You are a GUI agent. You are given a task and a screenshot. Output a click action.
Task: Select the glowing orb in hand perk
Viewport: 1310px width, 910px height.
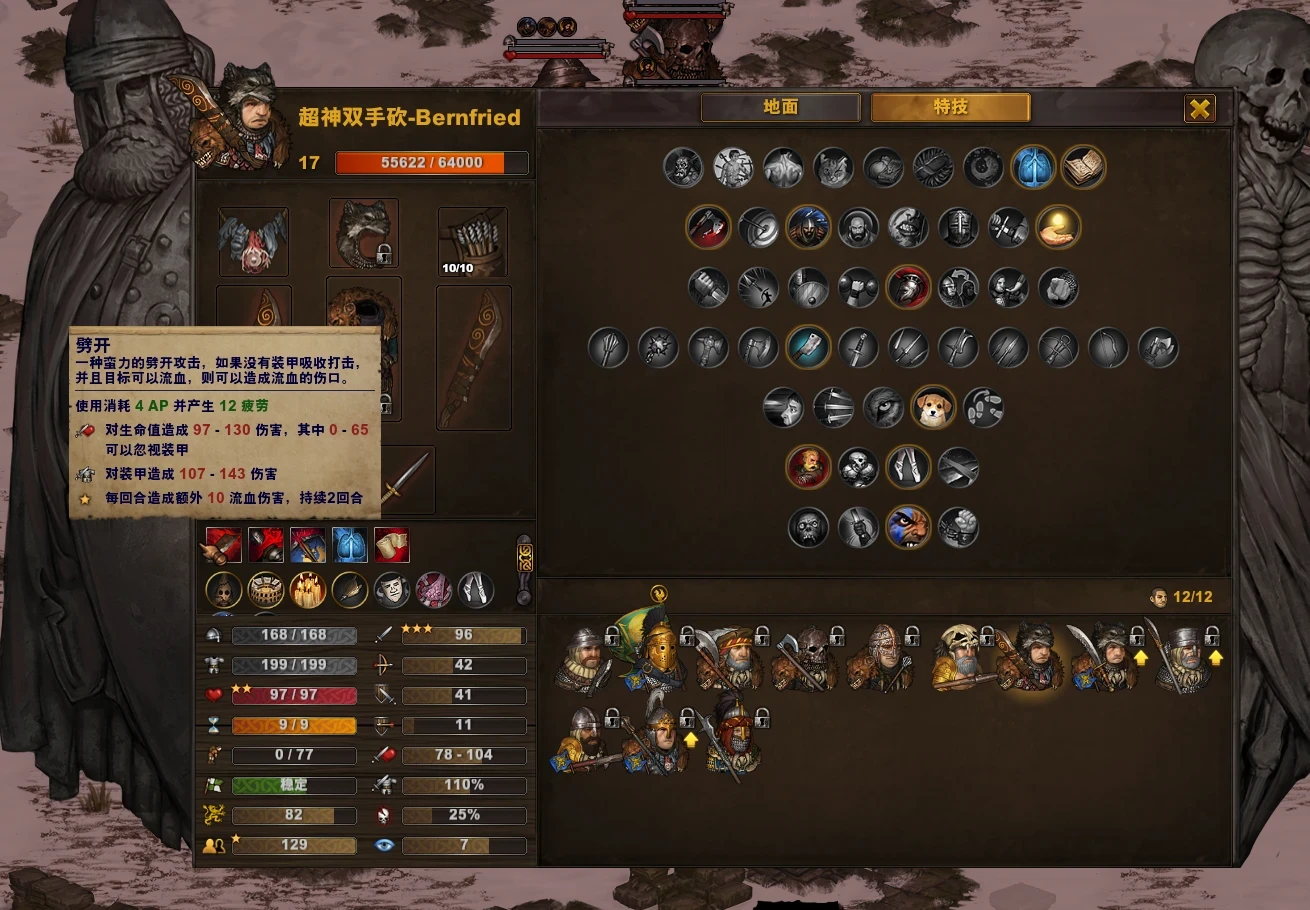pyautogui.click(x=1058, y=228)
